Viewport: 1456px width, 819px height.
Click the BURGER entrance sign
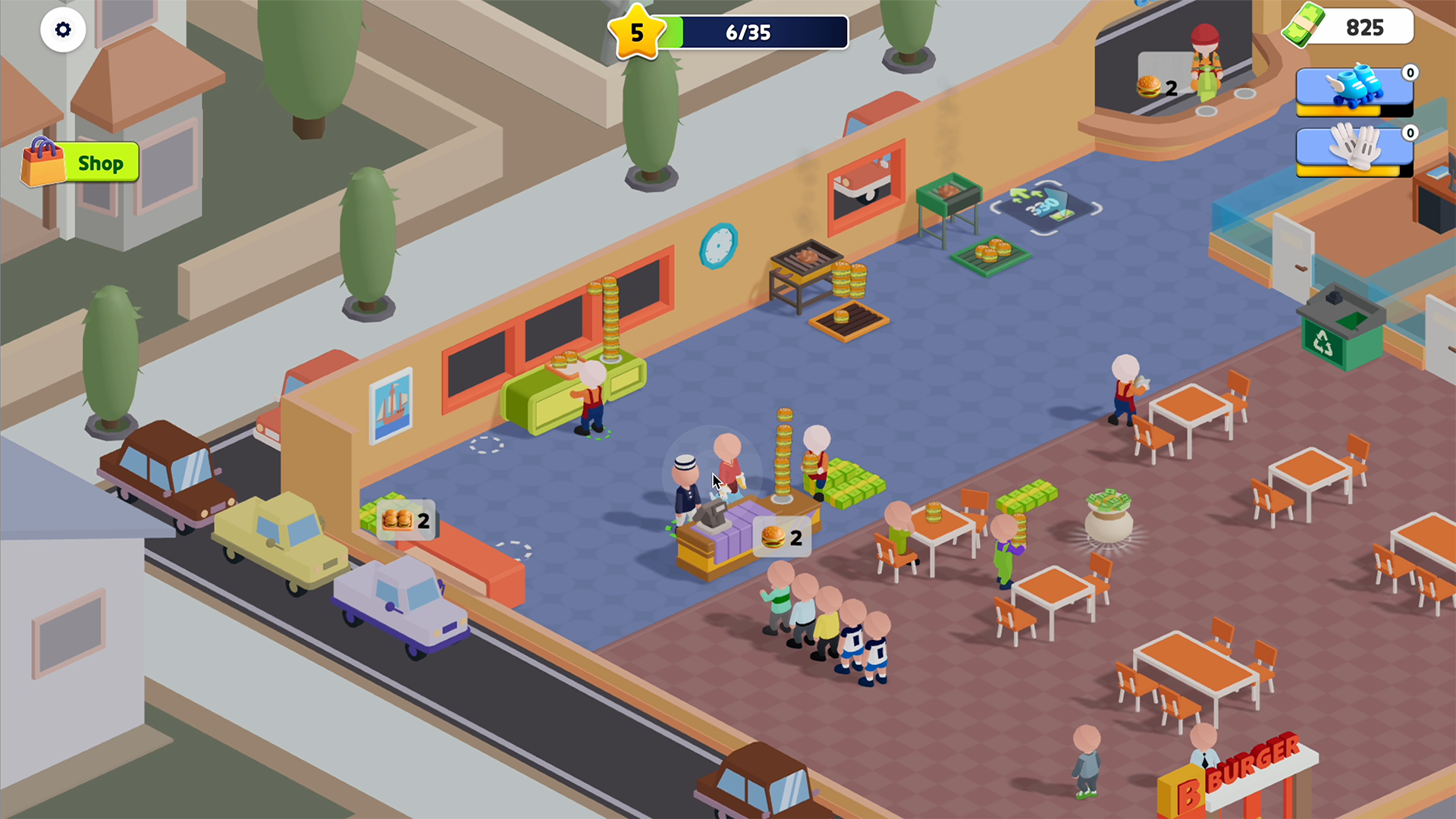[1259, 766]
